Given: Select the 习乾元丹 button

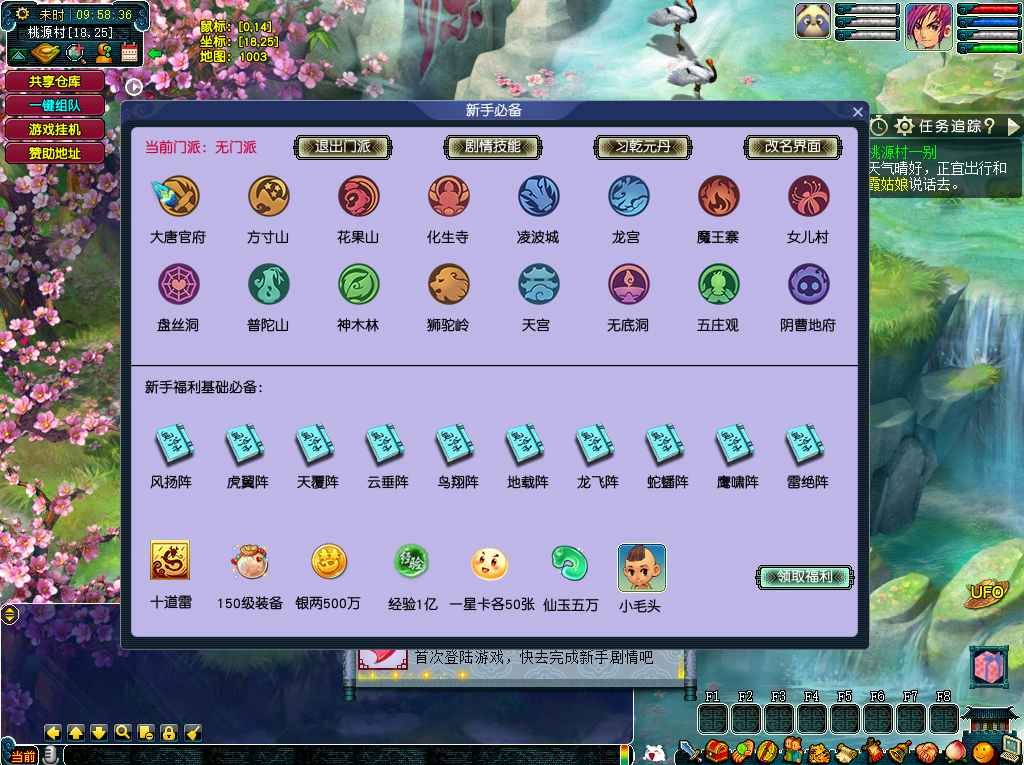Looking at the screenshot, I should pos(643,147).
